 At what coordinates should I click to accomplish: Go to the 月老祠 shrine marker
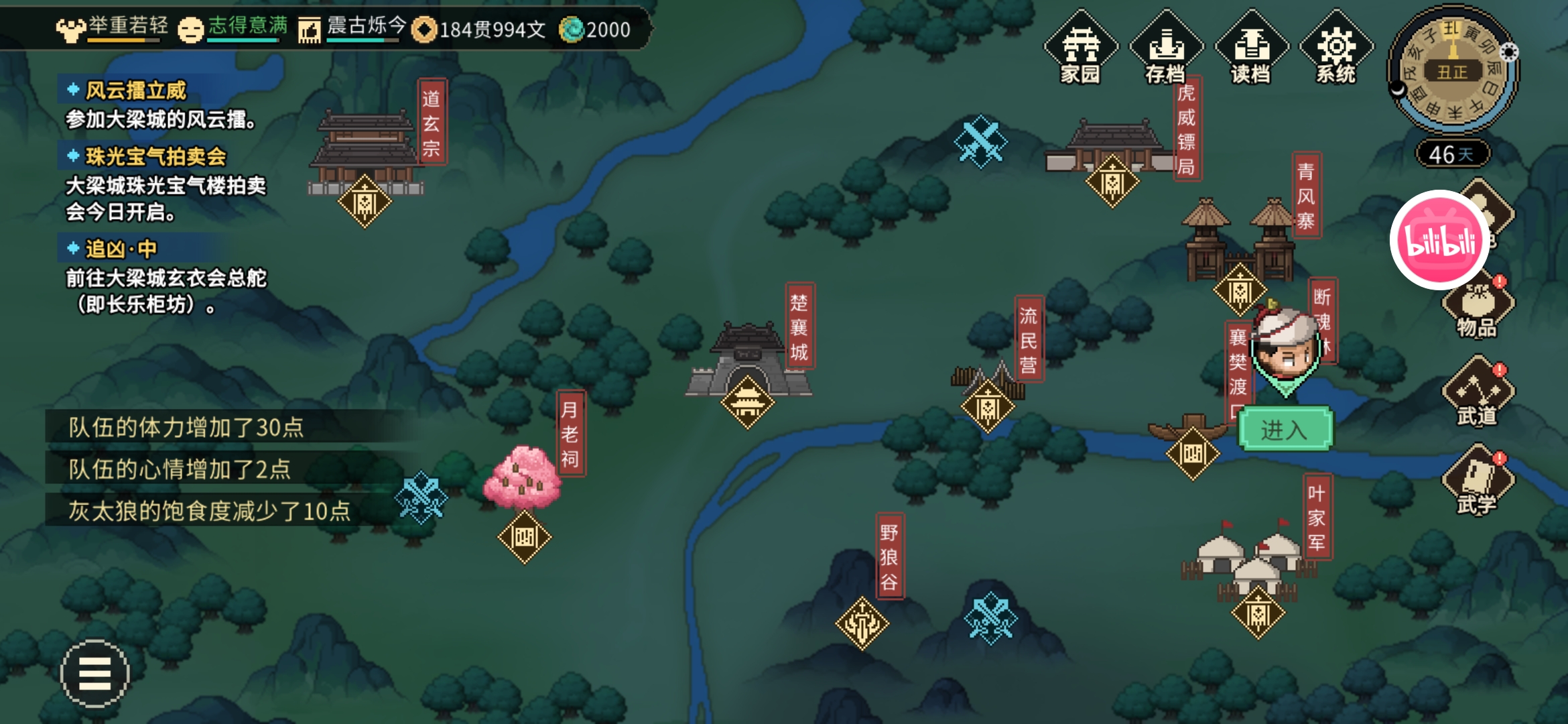point(524,537)
